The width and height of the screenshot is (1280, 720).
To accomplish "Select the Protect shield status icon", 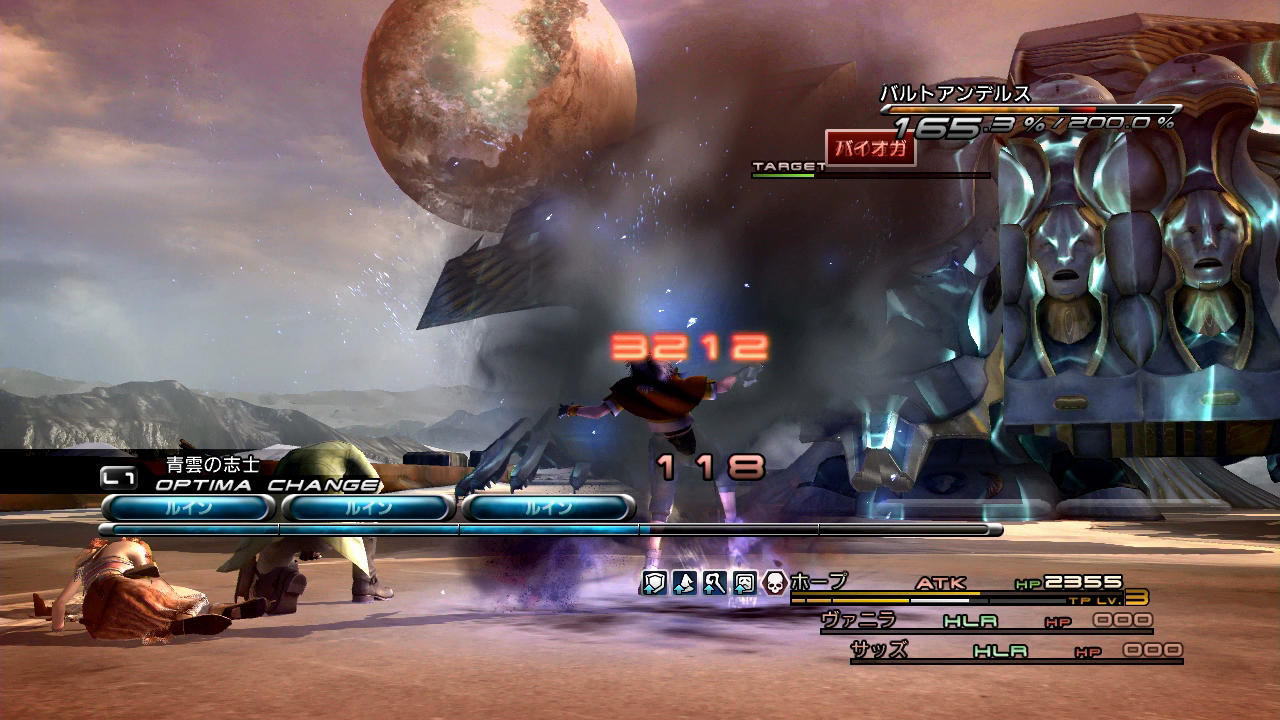I will (x=653, y=583).
